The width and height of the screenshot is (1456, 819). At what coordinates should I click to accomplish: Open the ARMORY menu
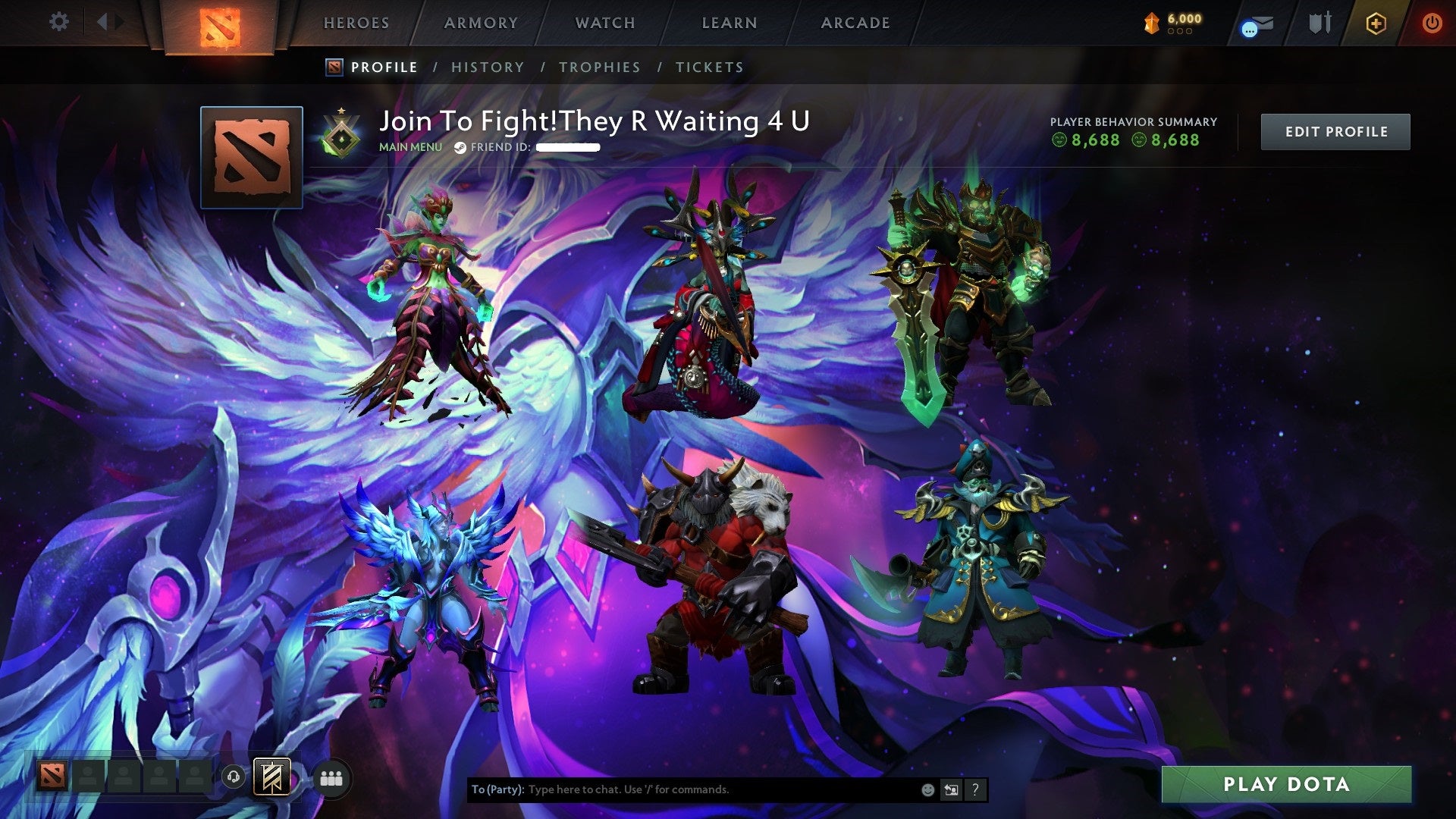[482, 23]
